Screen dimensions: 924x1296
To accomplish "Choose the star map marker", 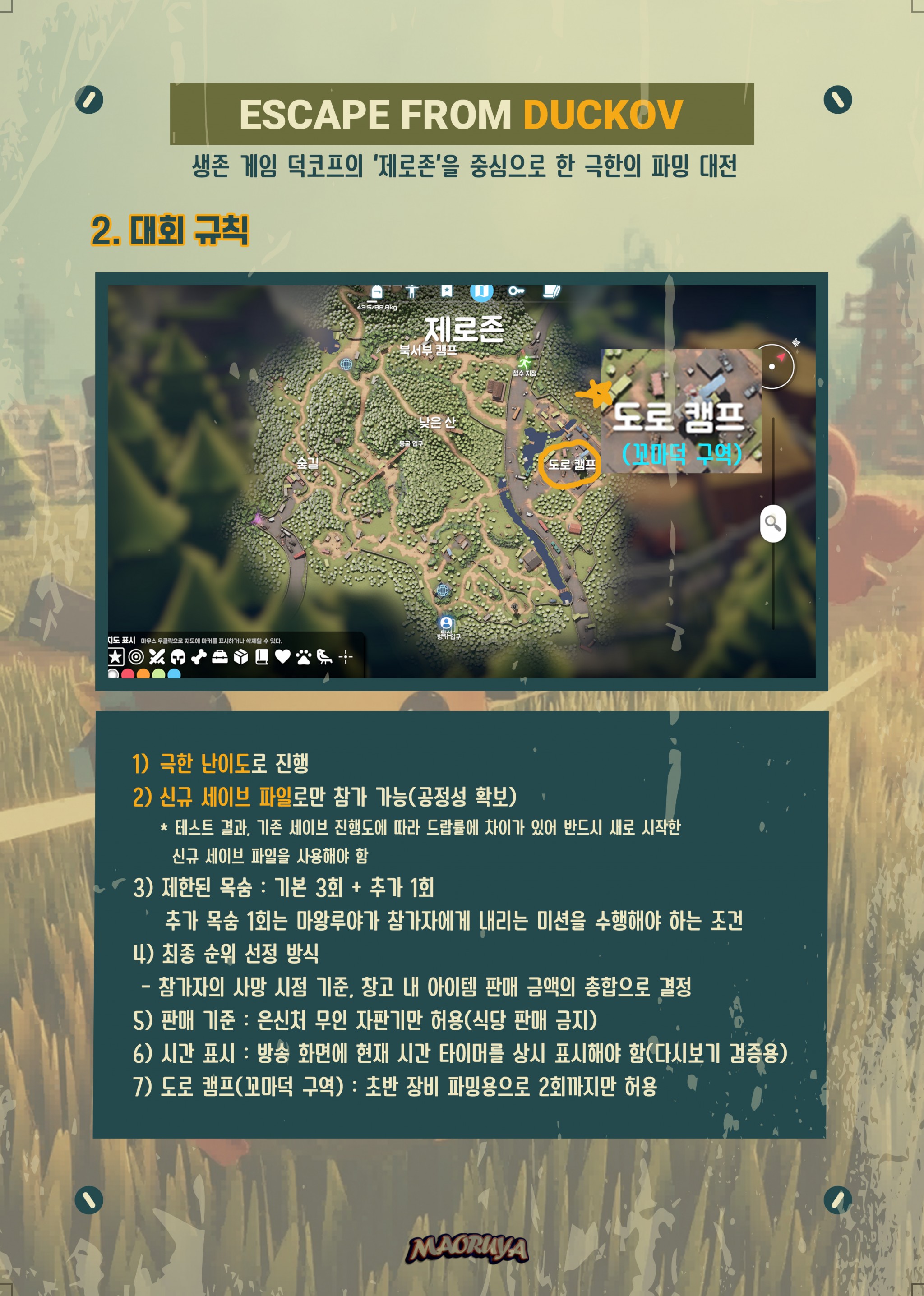I will tap(115, 656).
